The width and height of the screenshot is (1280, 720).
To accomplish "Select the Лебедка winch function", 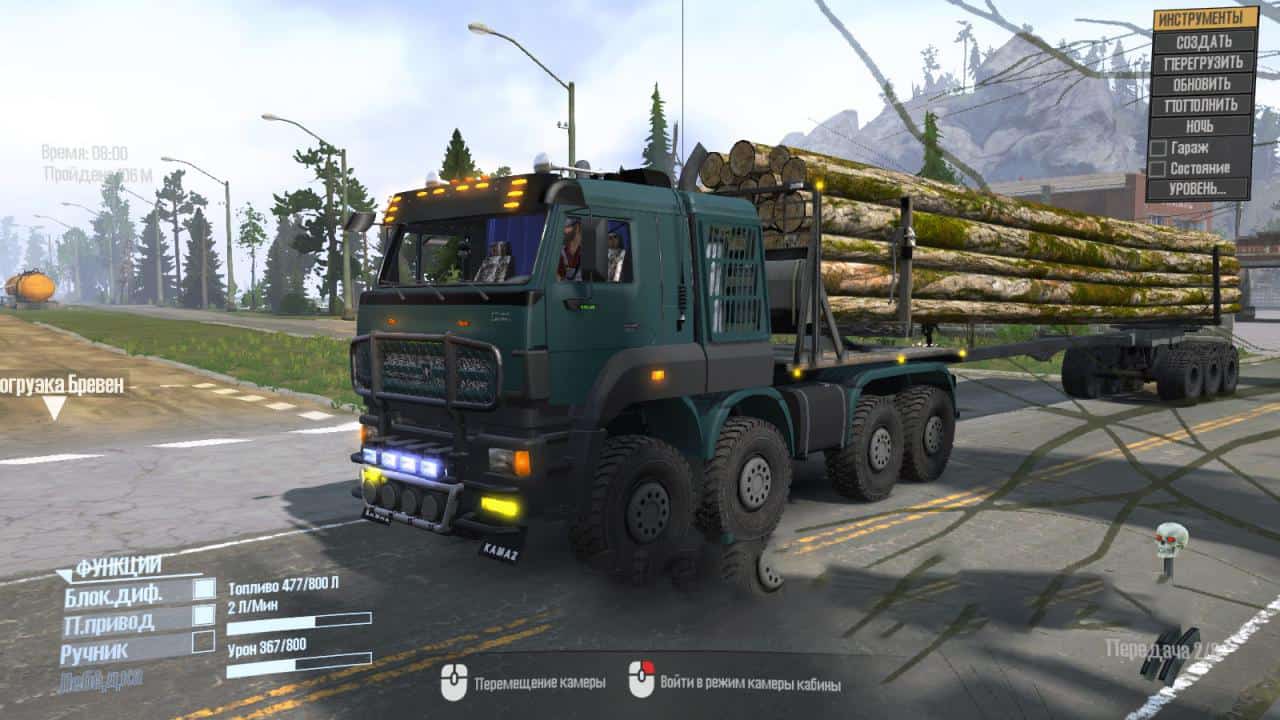I will coord(100,679).
